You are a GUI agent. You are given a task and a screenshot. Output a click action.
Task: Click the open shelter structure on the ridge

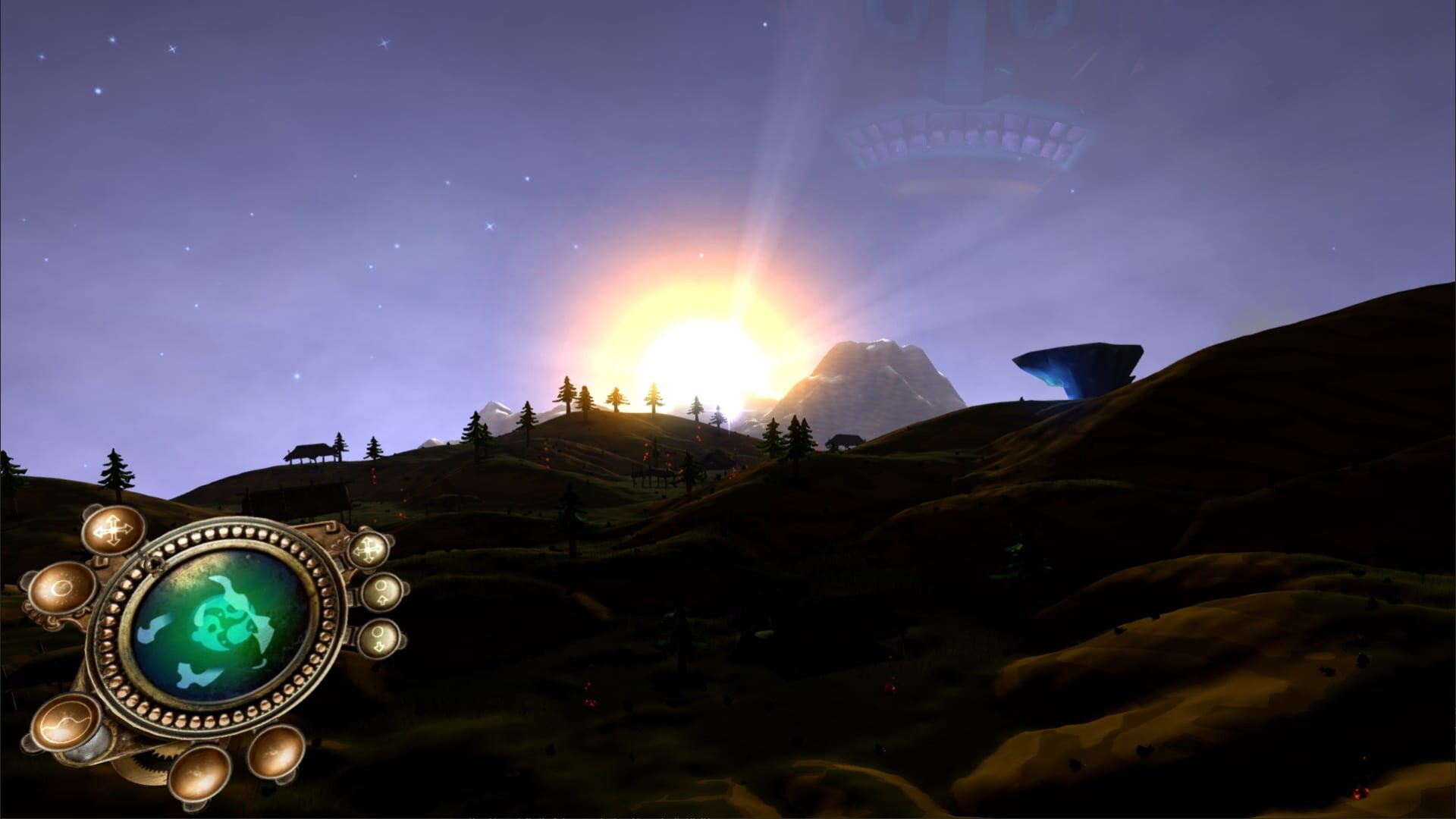[x=313, y=453]
